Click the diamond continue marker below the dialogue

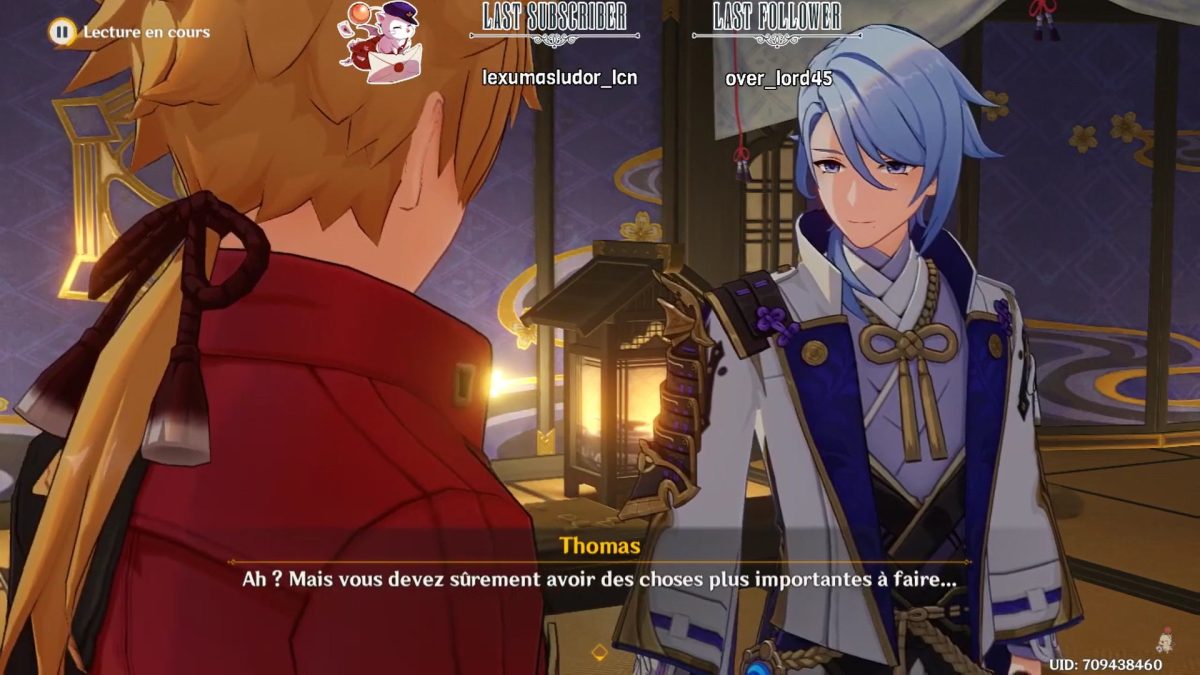click(599, 653)
